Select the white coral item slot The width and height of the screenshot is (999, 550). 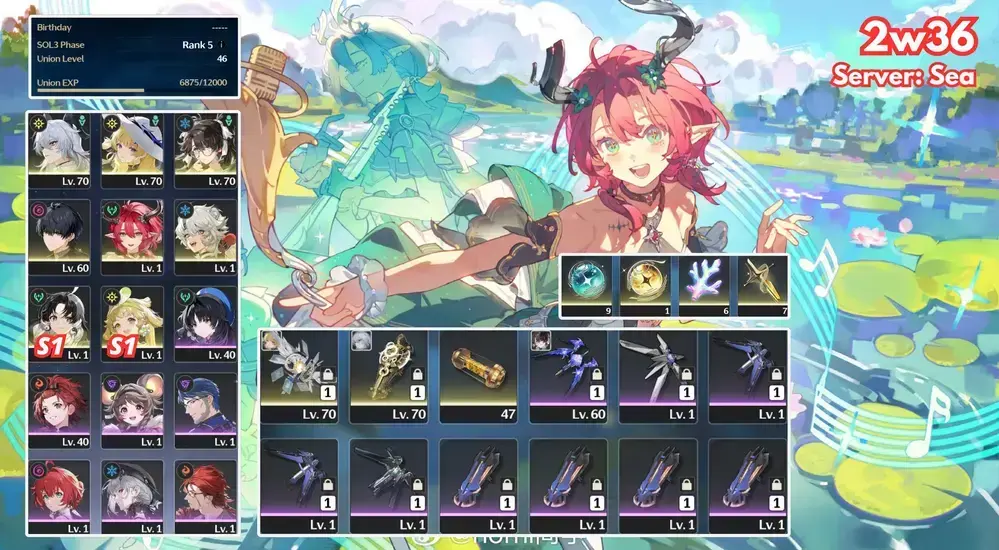coord(703,286)
